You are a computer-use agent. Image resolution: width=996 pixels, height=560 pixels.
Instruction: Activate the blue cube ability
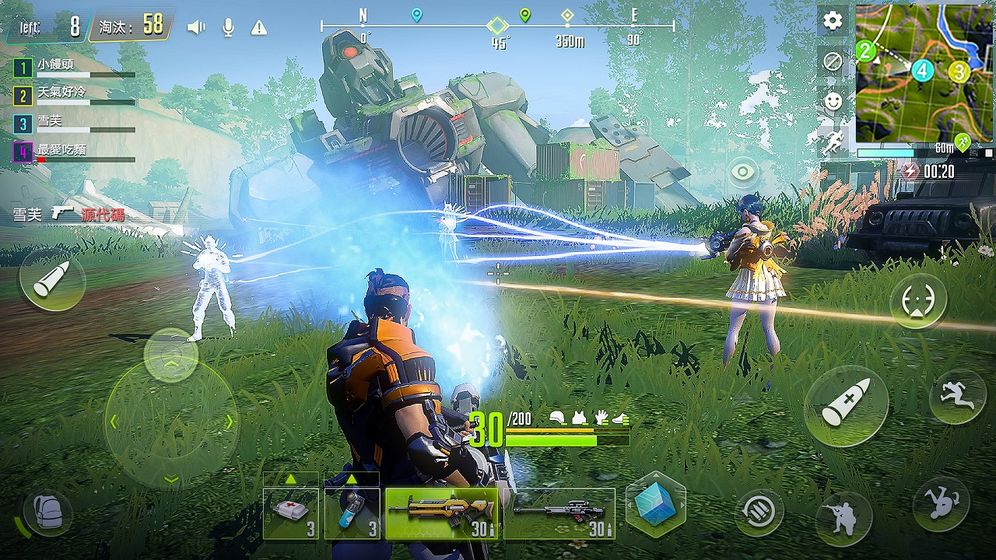click(655, 504)
